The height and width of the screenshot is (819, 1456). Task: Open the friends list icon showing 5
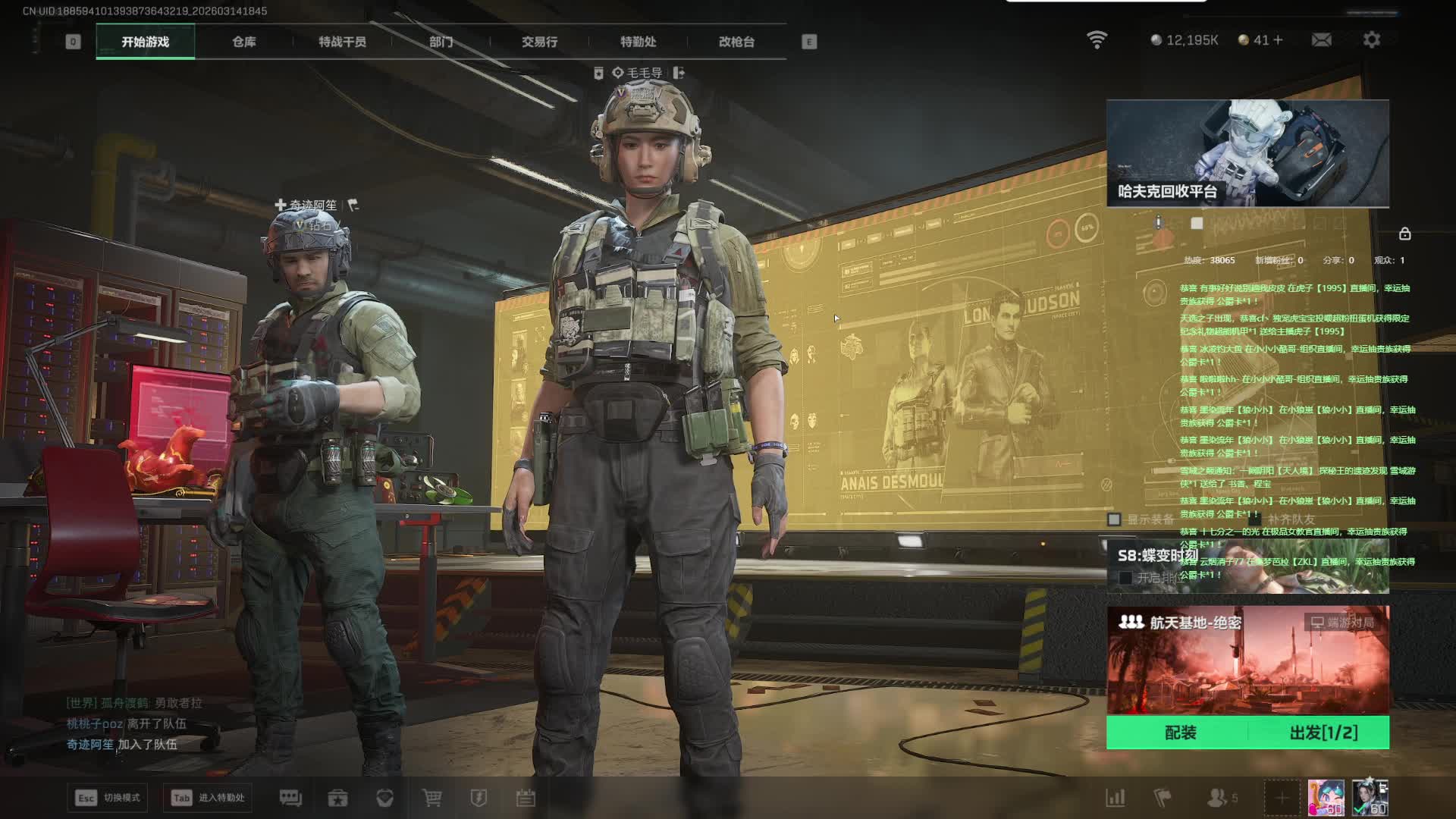click(1220, 798)
